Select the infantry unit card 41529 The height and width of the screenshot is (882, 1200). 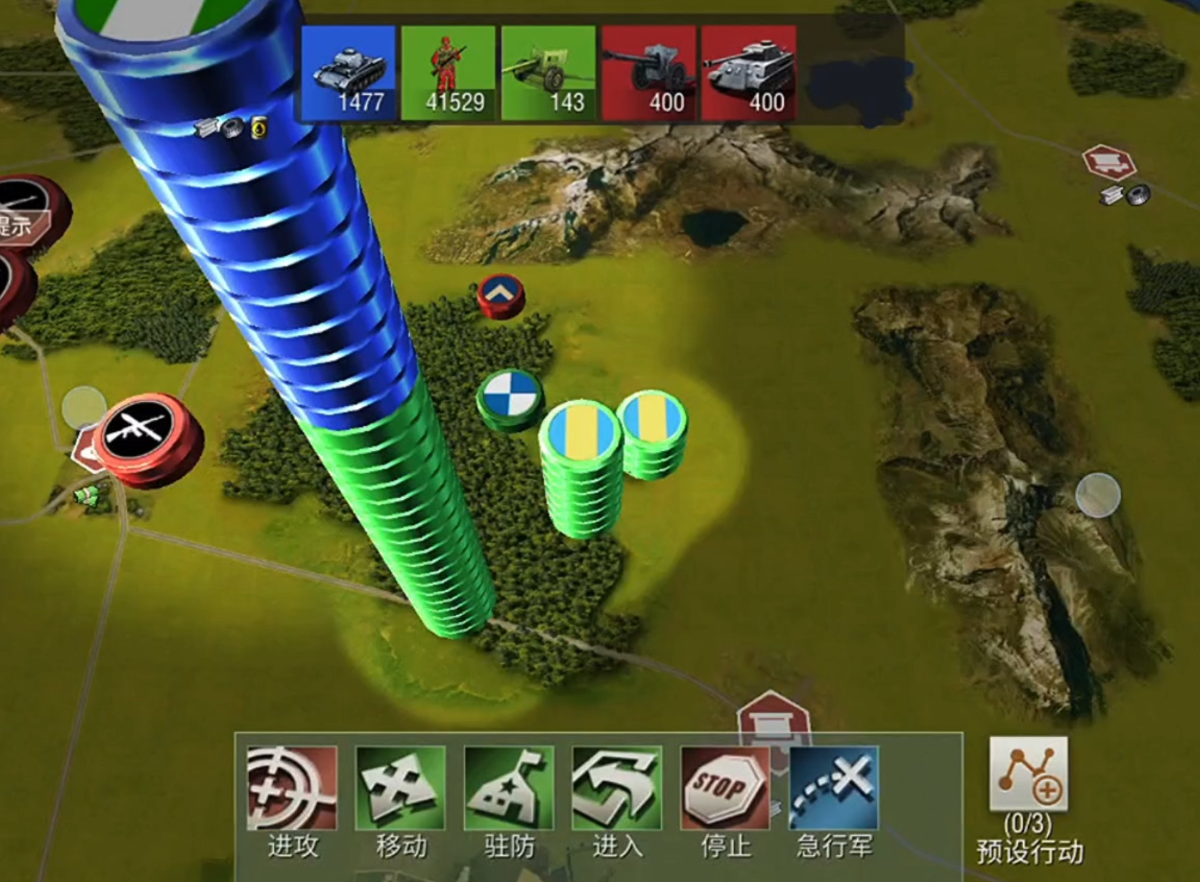coord(448,73)
